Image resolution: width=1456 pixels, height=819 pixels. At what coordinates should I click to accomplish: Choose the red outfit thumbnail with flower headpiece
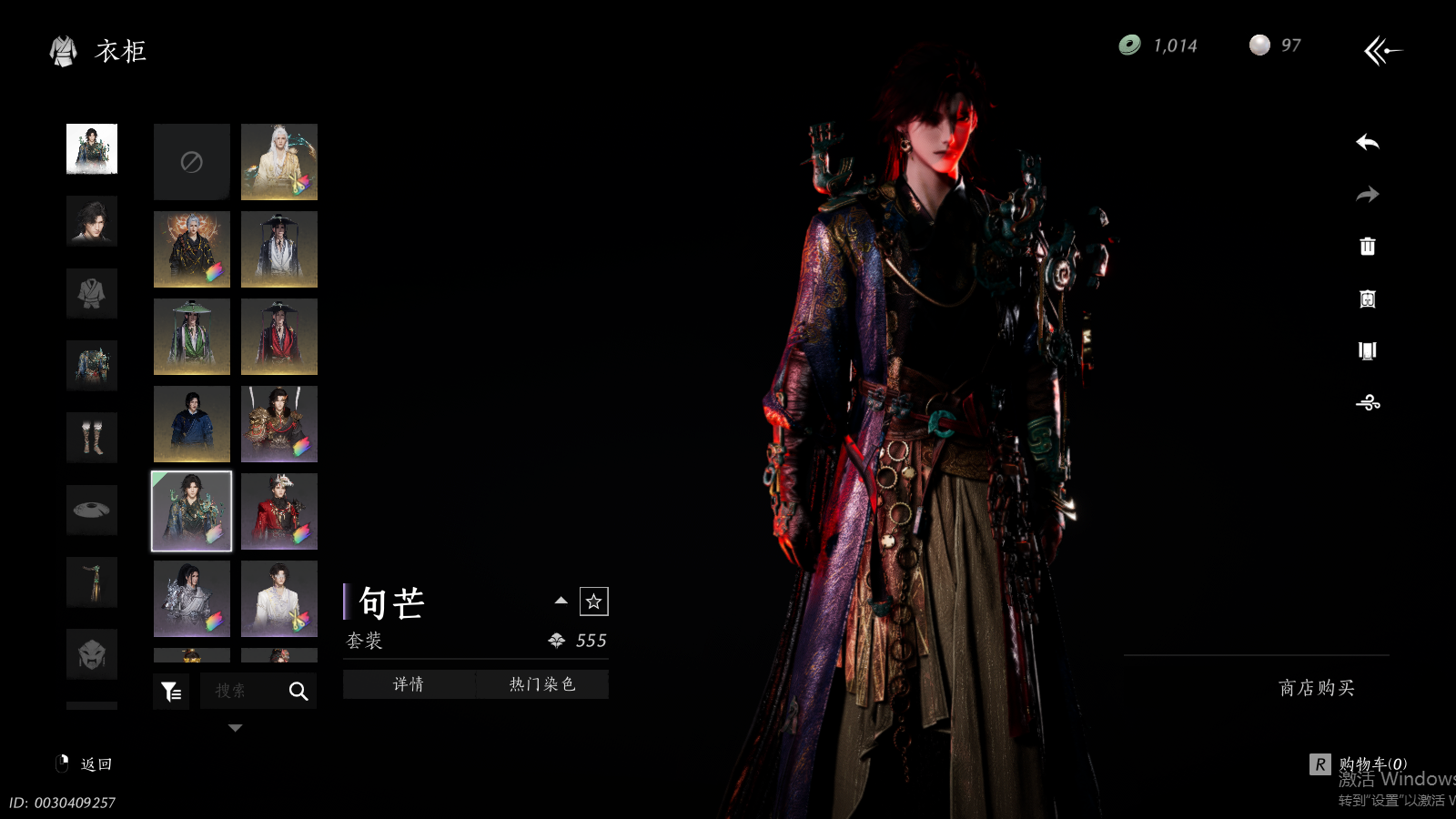pos(279,511)
